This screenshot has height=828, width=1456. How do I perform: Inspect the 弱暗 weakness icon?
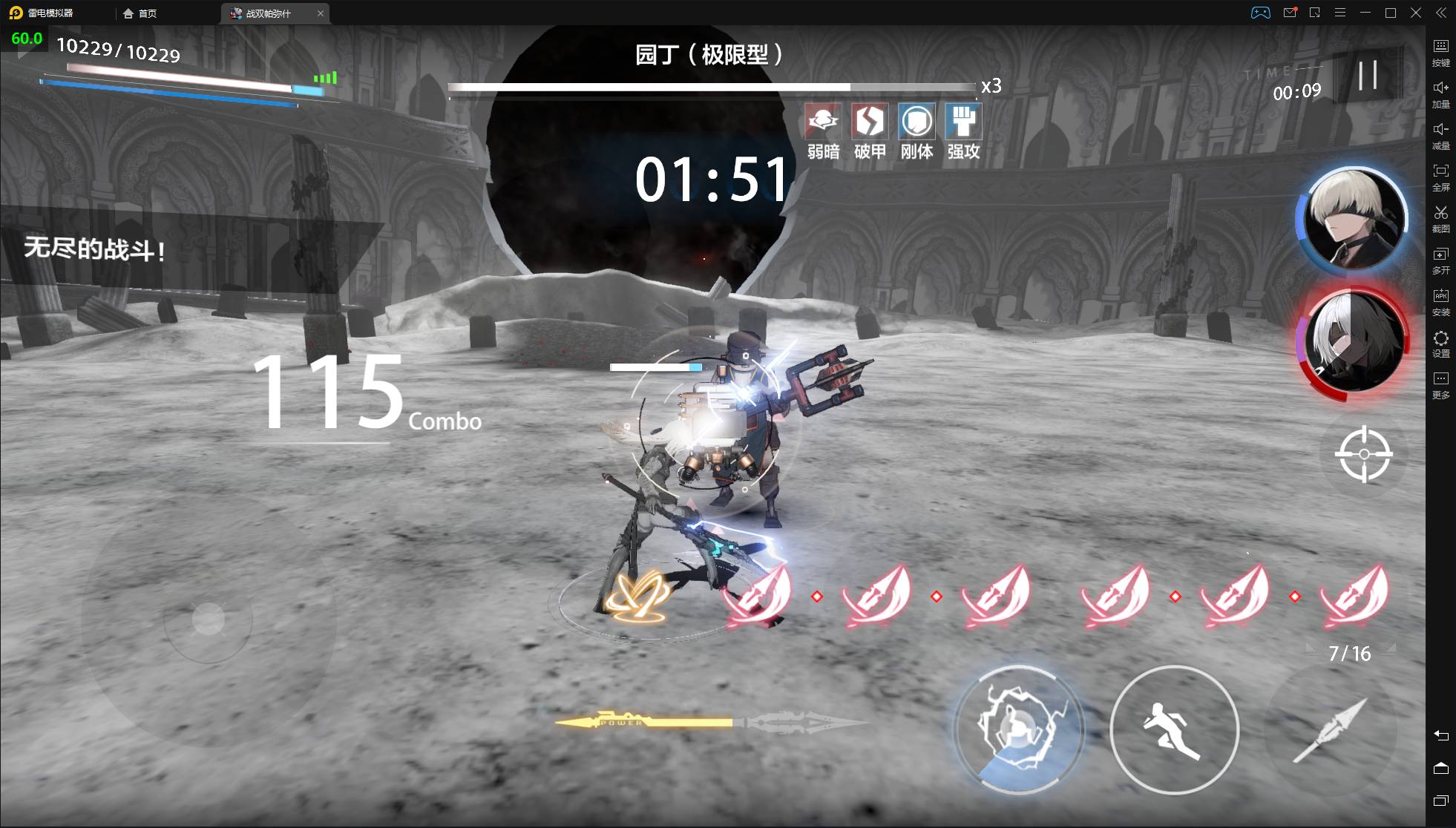tap(823, 122)
